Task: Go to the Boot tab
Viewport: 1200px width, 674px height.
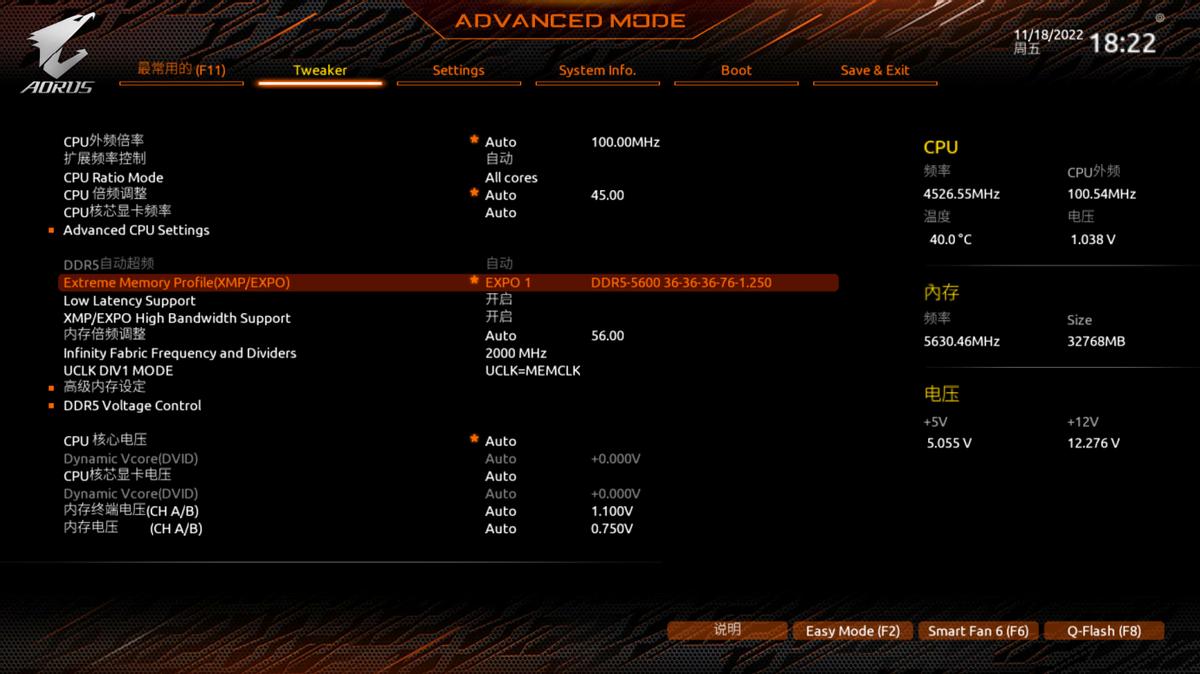Action: pyautogui.click(x=736, y=70)
